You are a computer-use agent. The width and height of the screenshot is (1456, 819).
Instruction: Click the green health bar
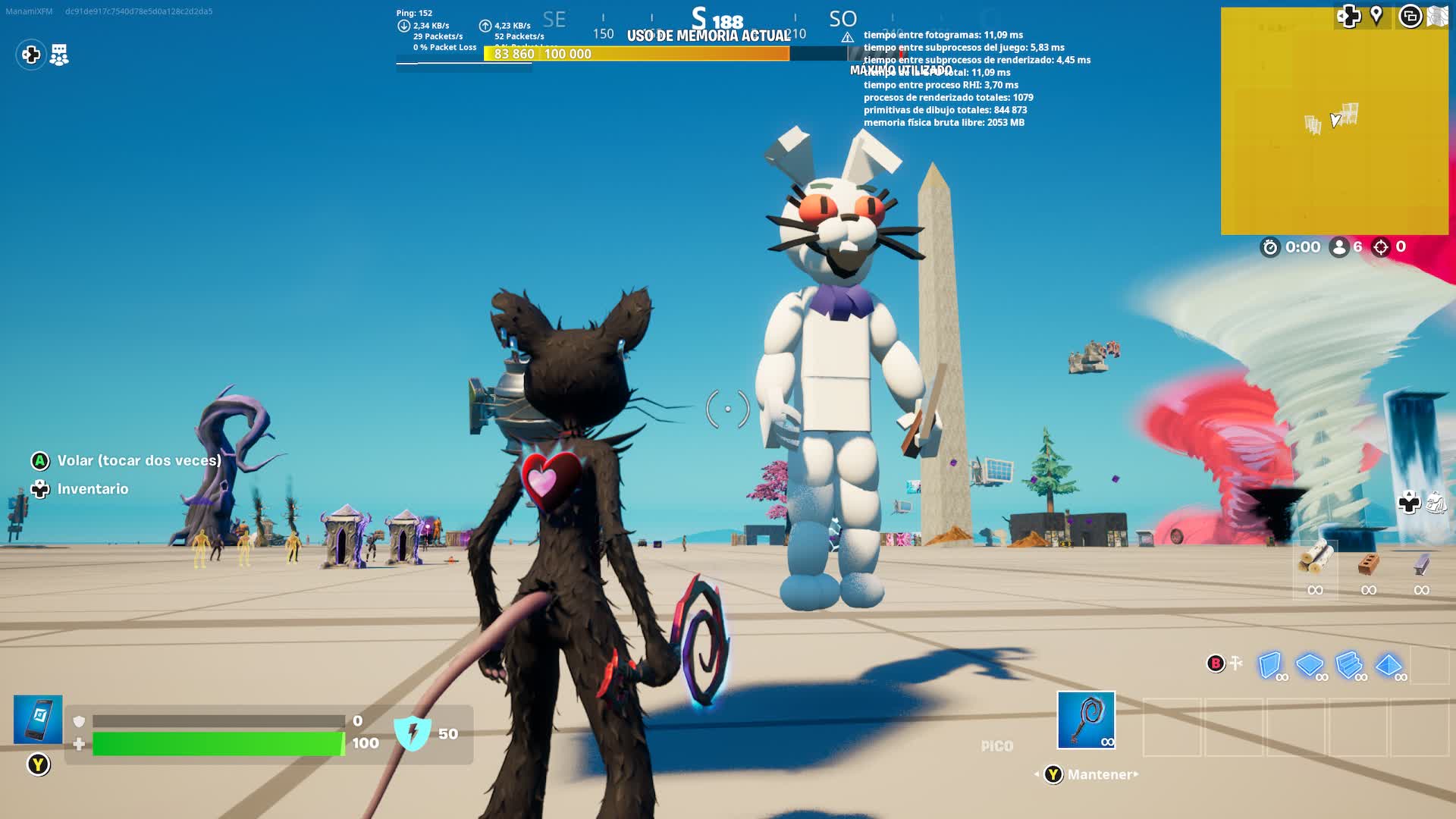(x=216, y=744)
